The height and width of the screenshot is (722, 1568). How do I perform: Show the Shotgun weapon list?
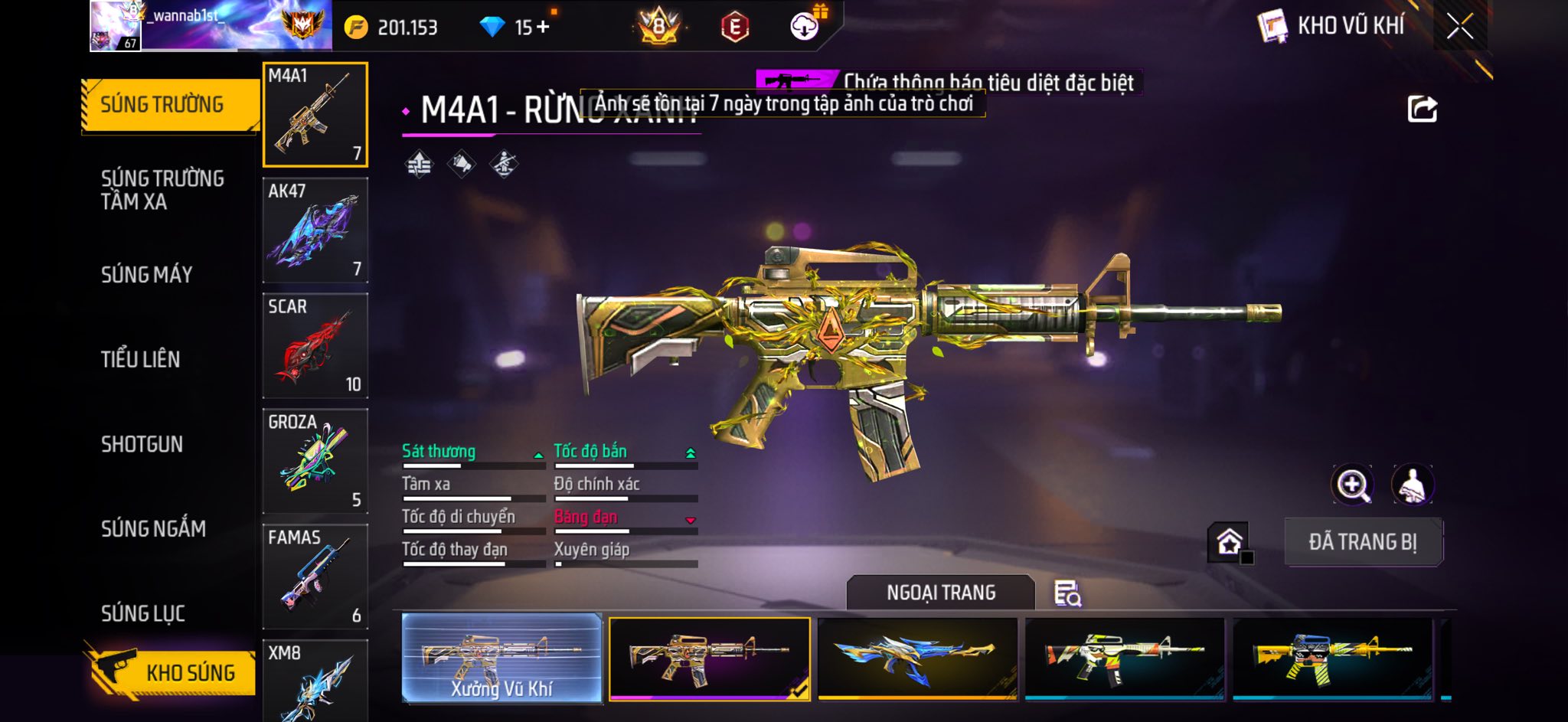[x=142, y=444]
